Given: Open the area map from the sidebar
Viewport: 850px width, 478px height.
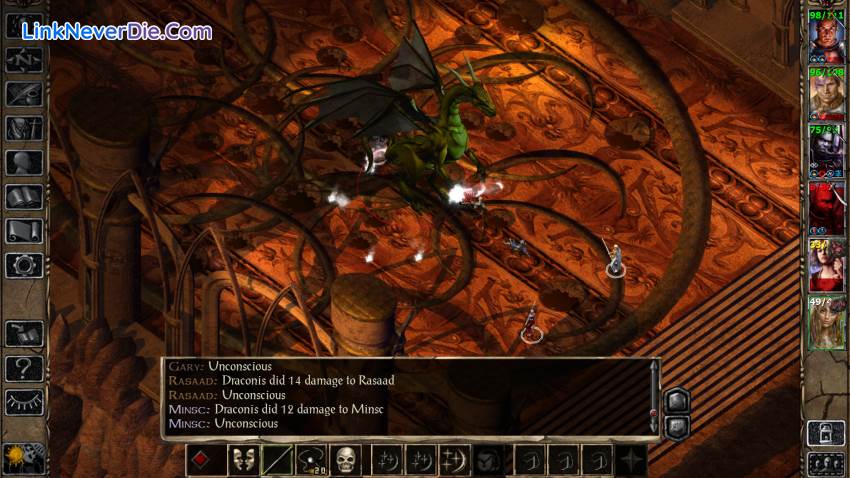Looking at the screenshot, I should [23, 59].
